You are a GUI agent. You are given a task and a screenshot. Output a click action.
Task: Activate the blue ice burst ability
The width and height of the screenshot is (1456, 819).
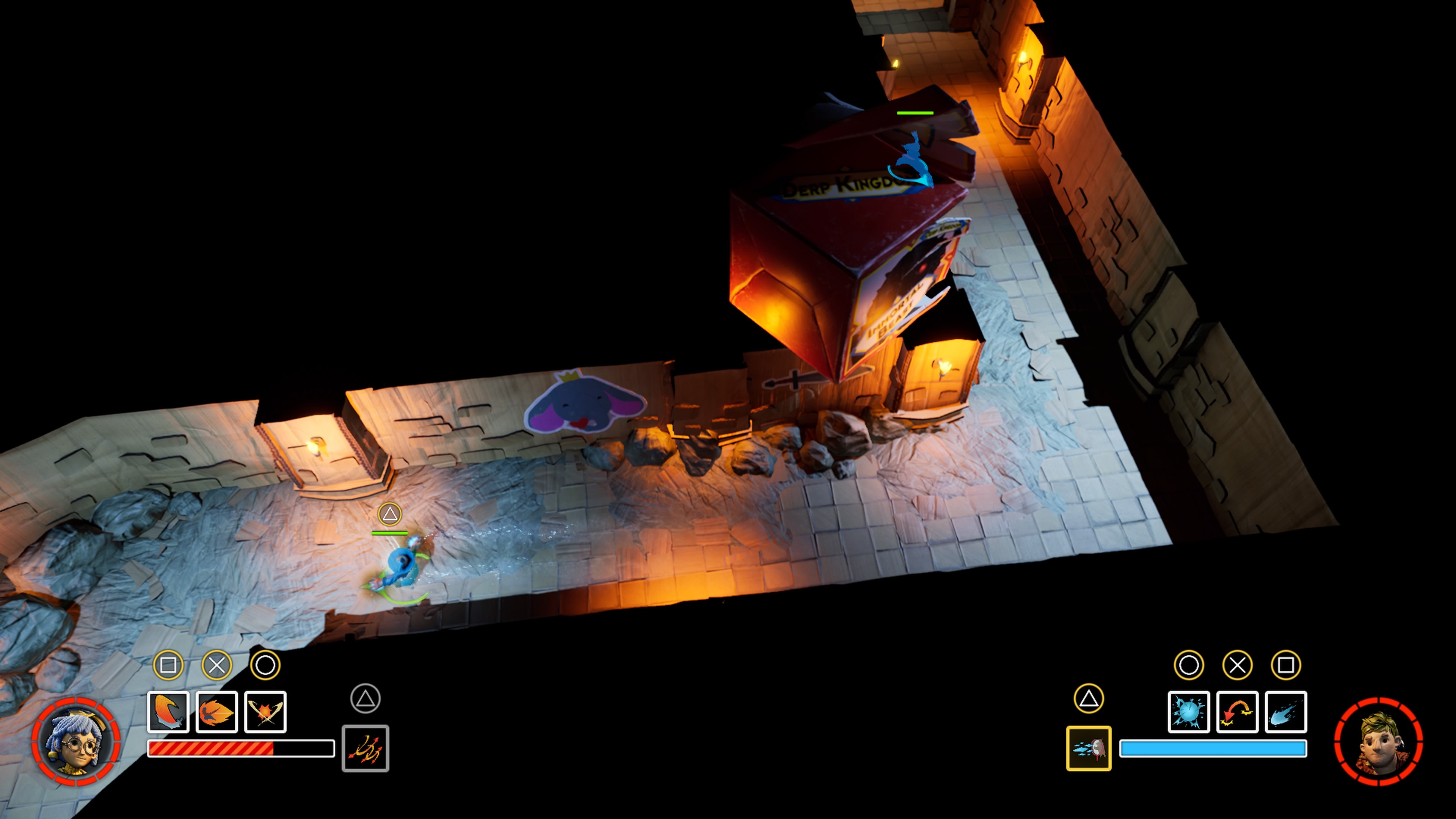[x=1189, y=712]
